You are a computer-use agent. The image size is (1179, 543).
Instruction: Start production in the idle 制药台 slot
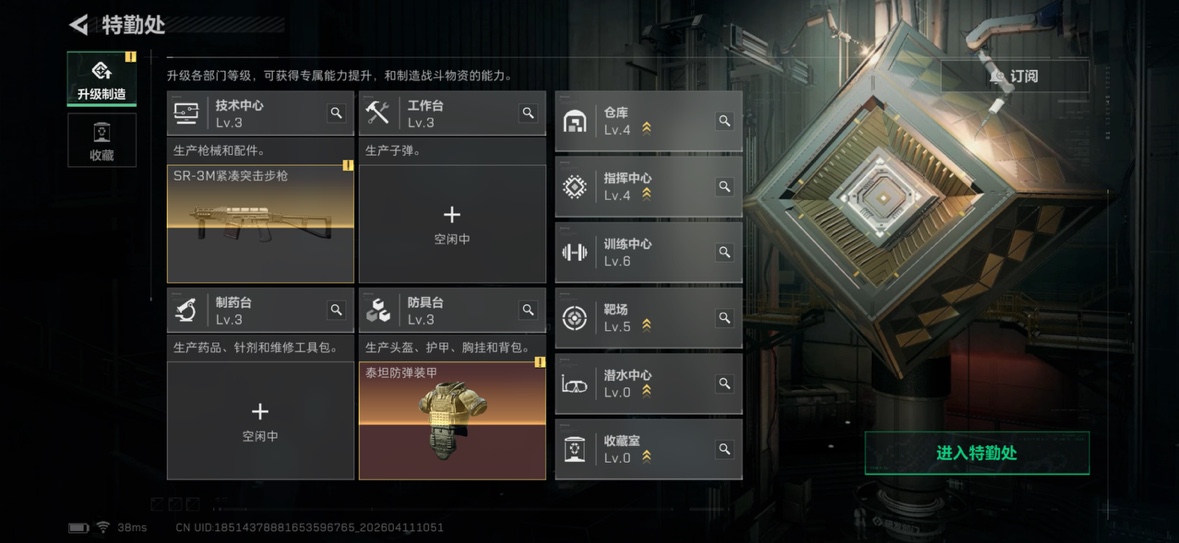click(260, 421)
